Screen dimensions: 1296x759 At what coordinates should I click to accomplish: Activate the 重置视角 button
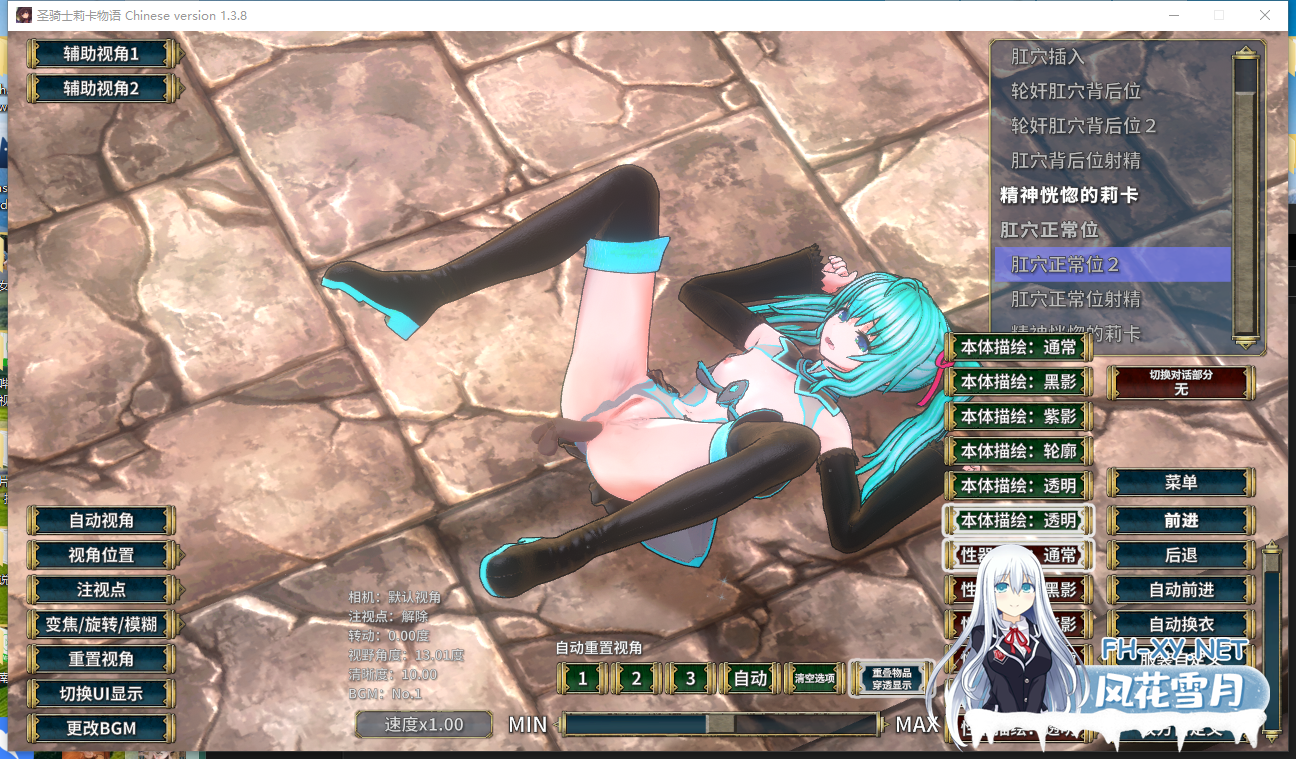click(101, 659)
